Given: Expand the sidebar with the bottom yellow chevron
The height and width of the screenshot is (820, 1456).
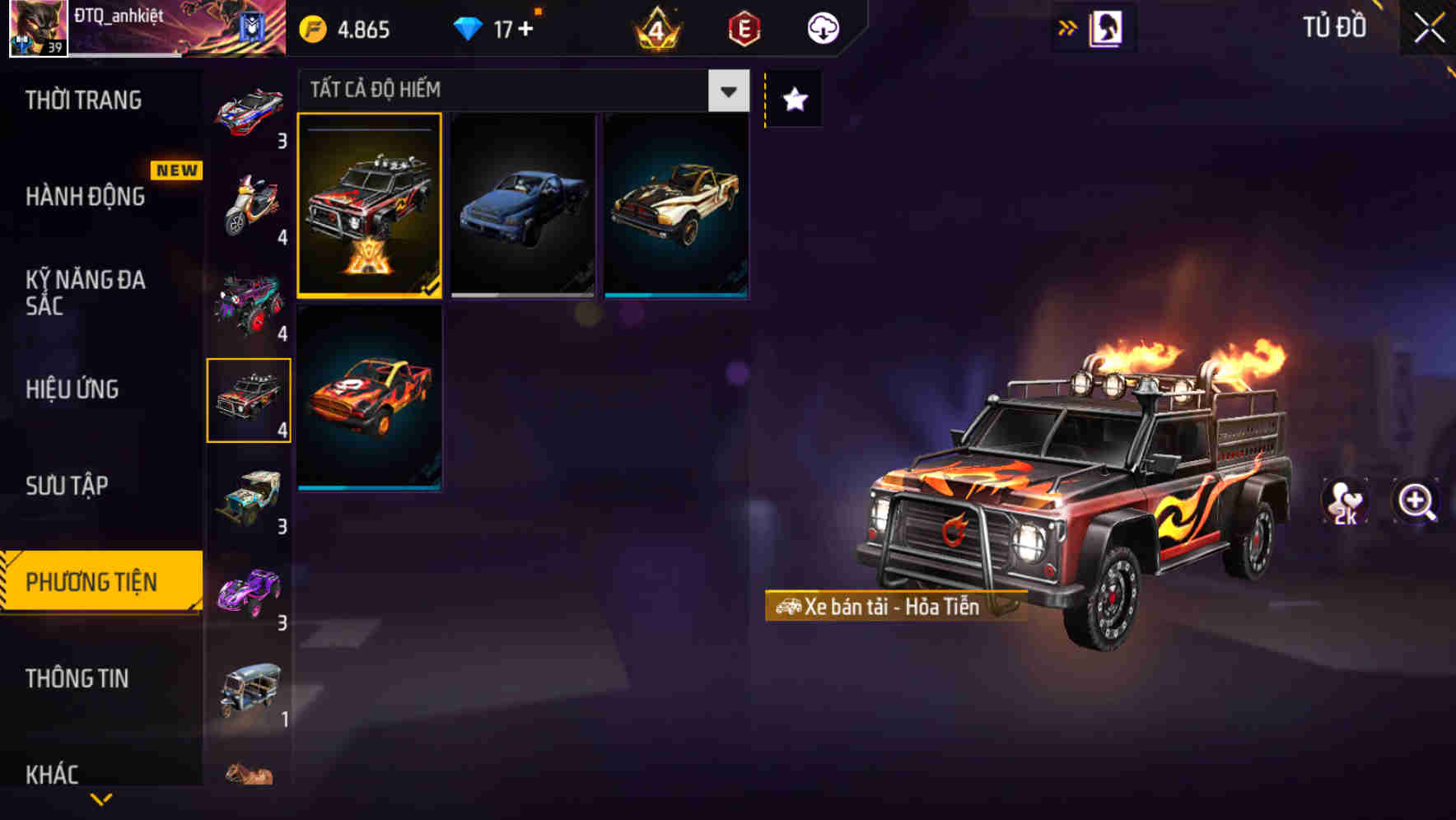Looking at the screenshot, I should click(x=100, y=800).
